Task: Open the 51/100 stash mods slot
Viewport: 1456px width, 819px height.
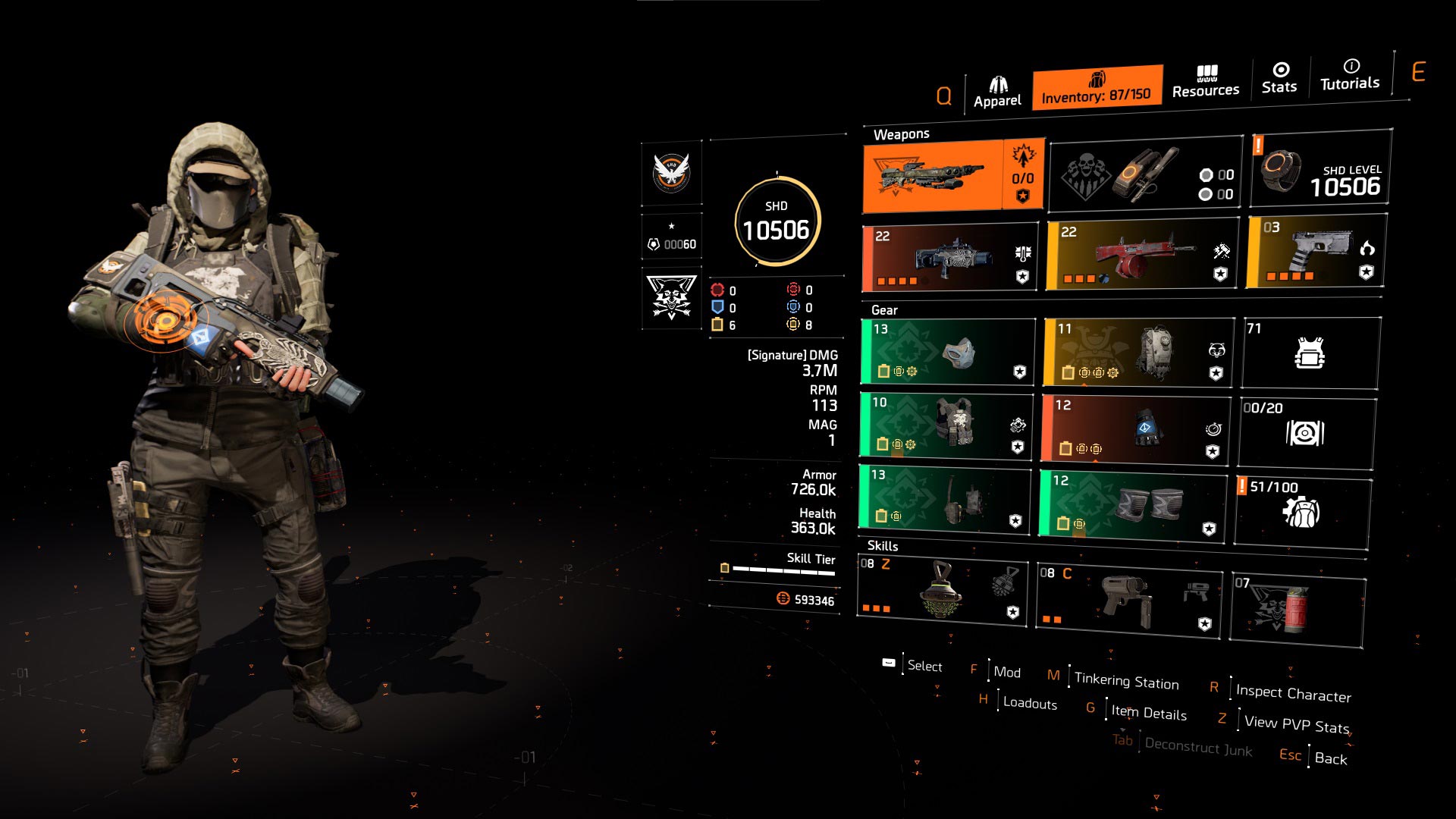Action: tap(1302, 510)
